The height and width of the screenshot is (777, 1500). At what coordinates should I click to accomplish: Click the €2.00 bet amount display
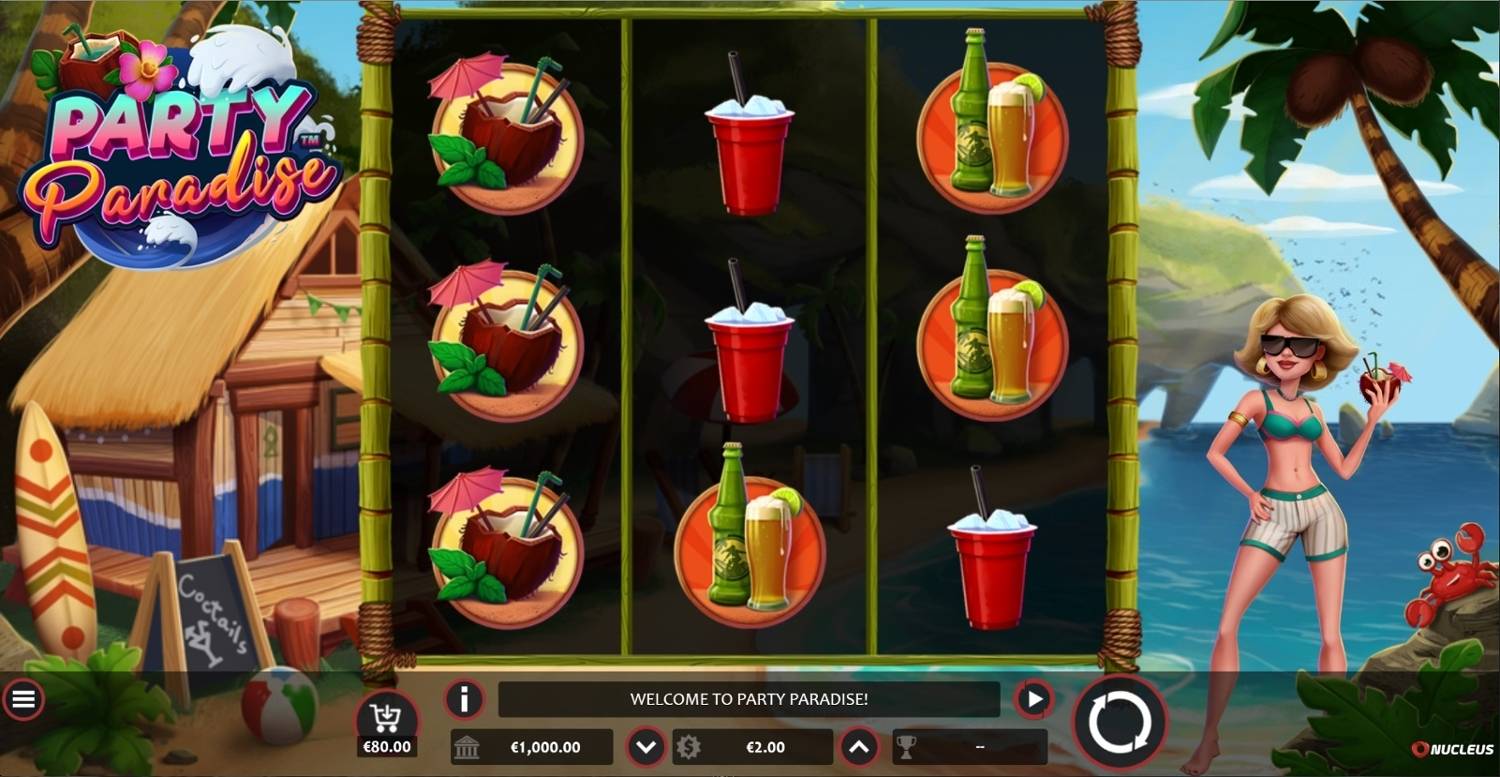pyautogui.click(x=765, y=747)
